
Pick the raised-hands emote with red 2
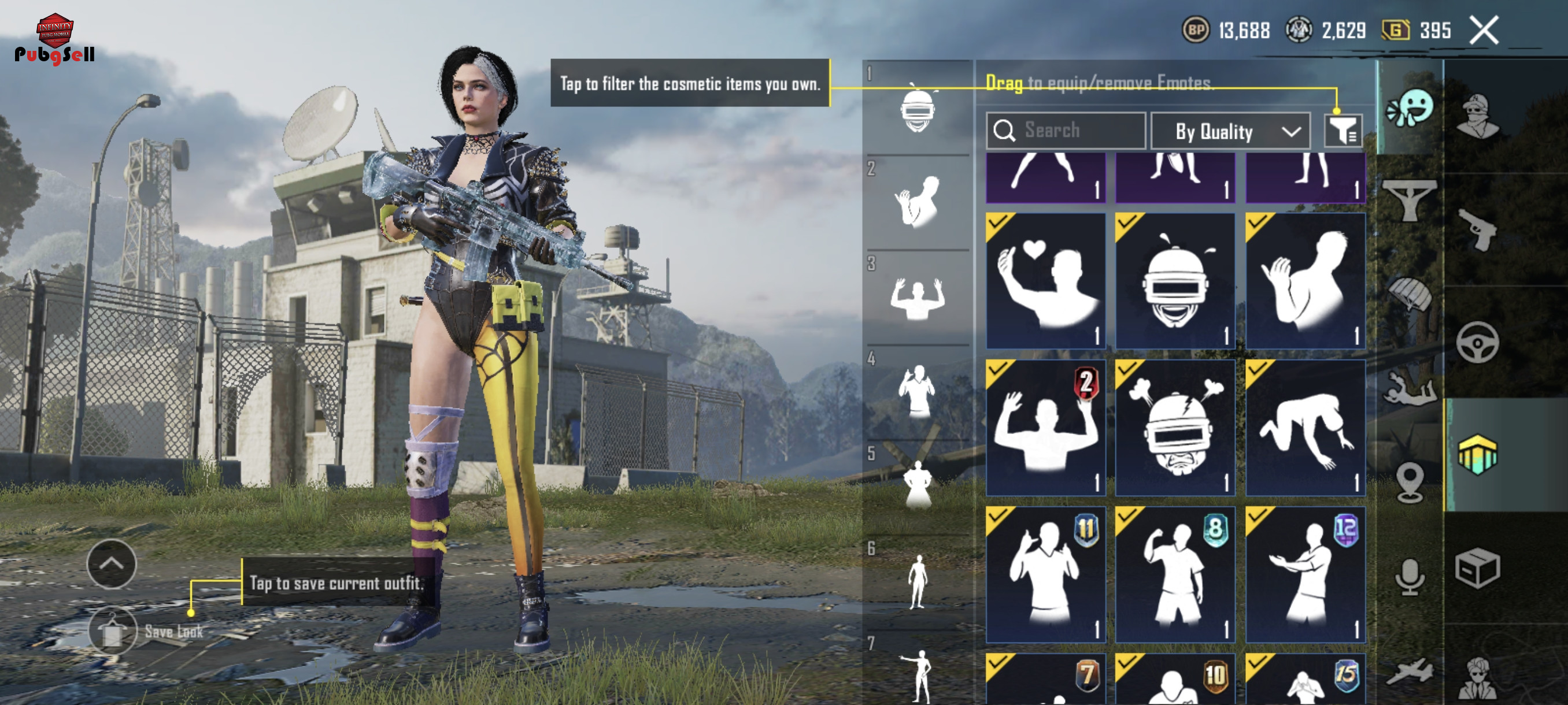pyautogui.click(x=1045, y=427)
